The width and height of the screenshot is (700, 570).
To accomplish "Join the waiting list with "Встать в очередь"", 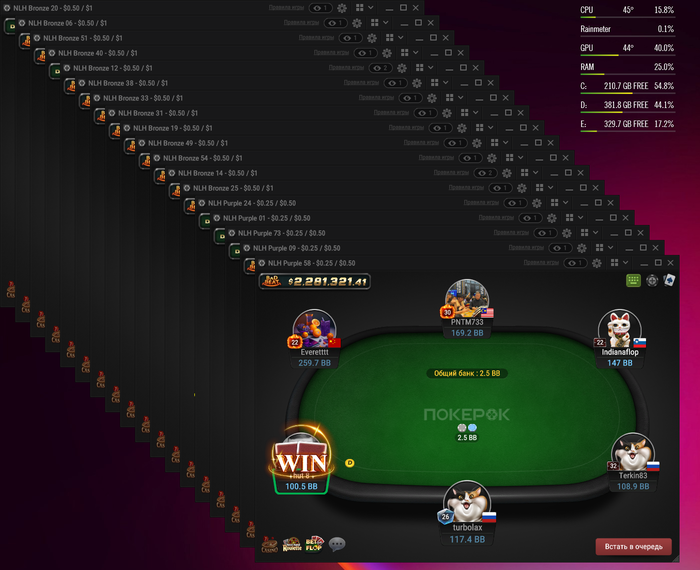I will [x=634, y=547].
